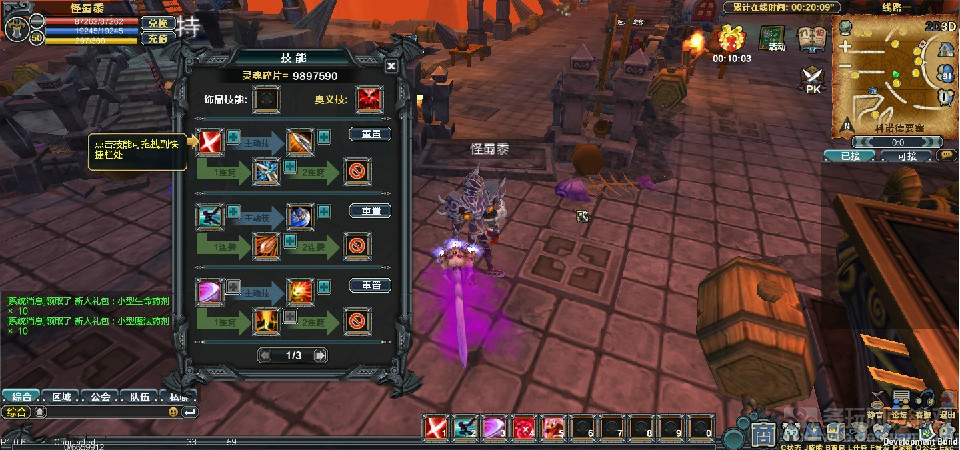Viewport: 960px width, 450px height.
Task: Reset the second skill branch
Action: click(x=369, y=211)
